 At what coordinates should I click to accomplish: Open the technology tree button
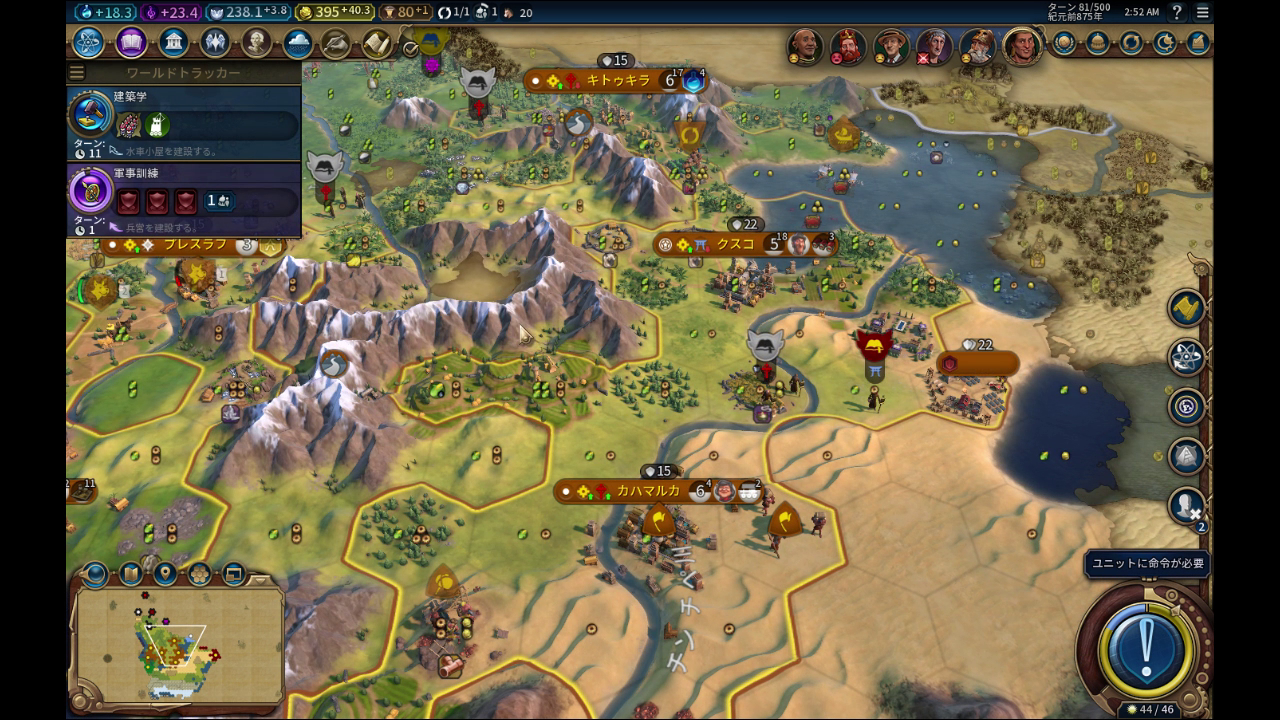(x=88, y=43)
